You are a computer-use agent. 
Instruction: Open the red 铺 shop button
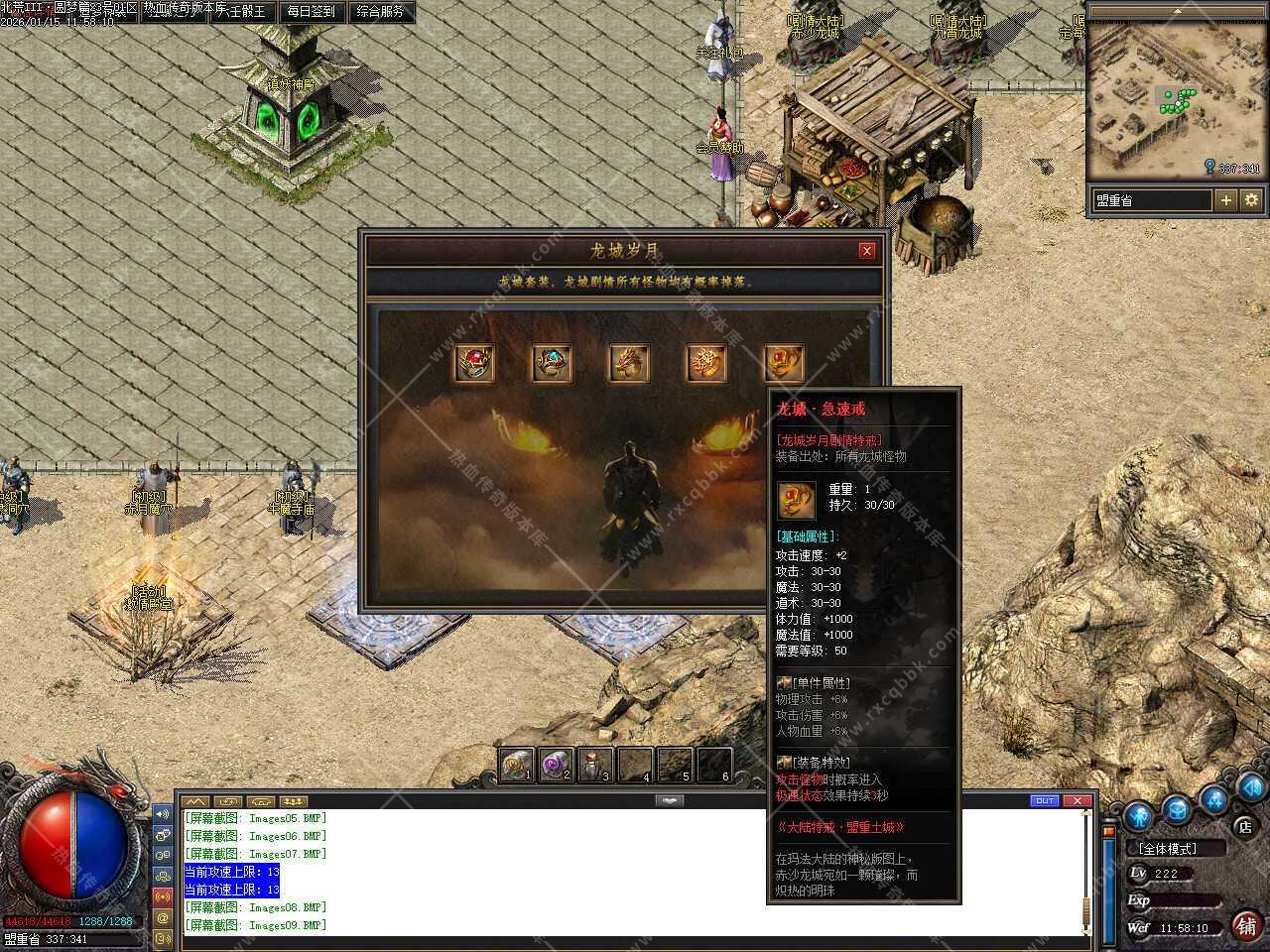click(1246, 925)
